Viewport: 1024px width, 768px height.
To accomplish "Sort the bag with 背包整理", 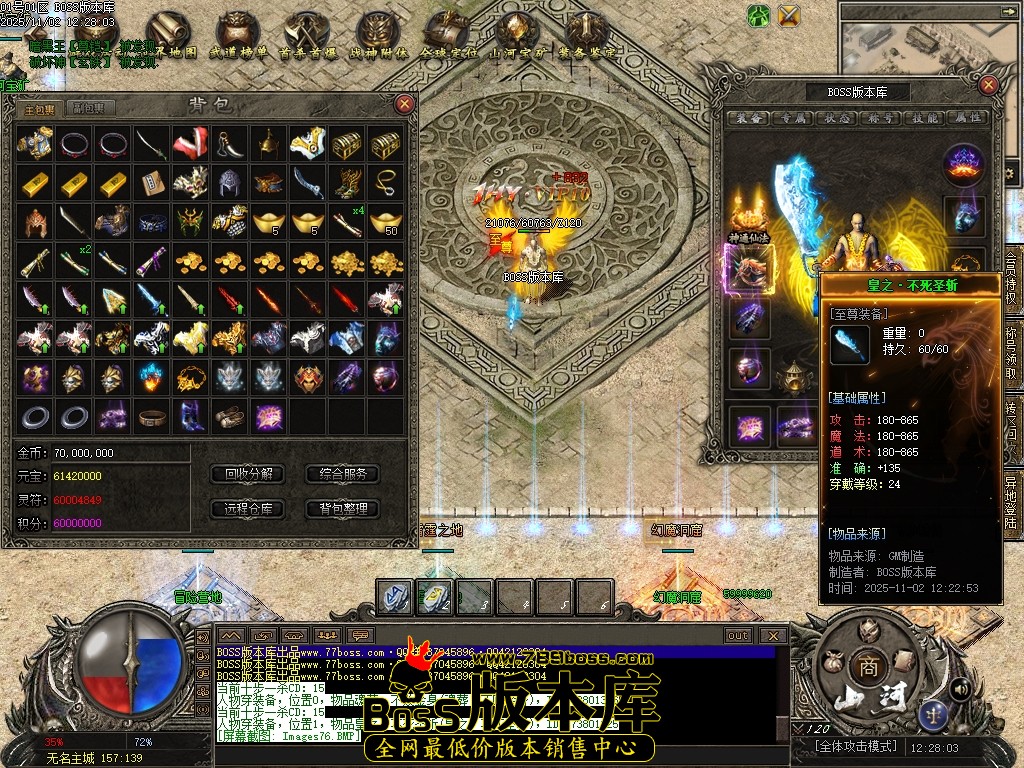I will point(342,509).
